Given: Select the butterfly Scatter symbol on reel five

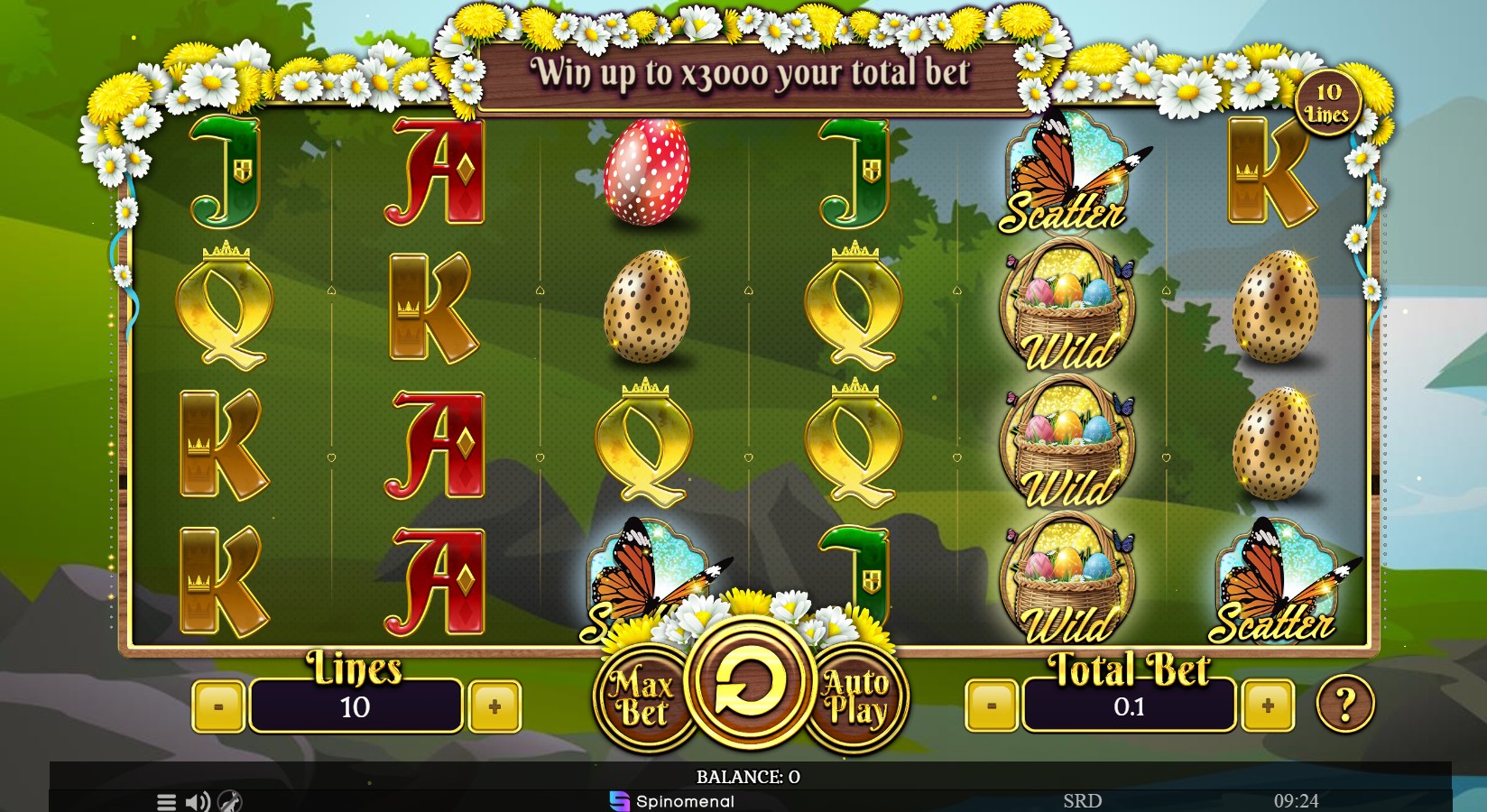Looking at the screenshot, I should (1065, 171).
